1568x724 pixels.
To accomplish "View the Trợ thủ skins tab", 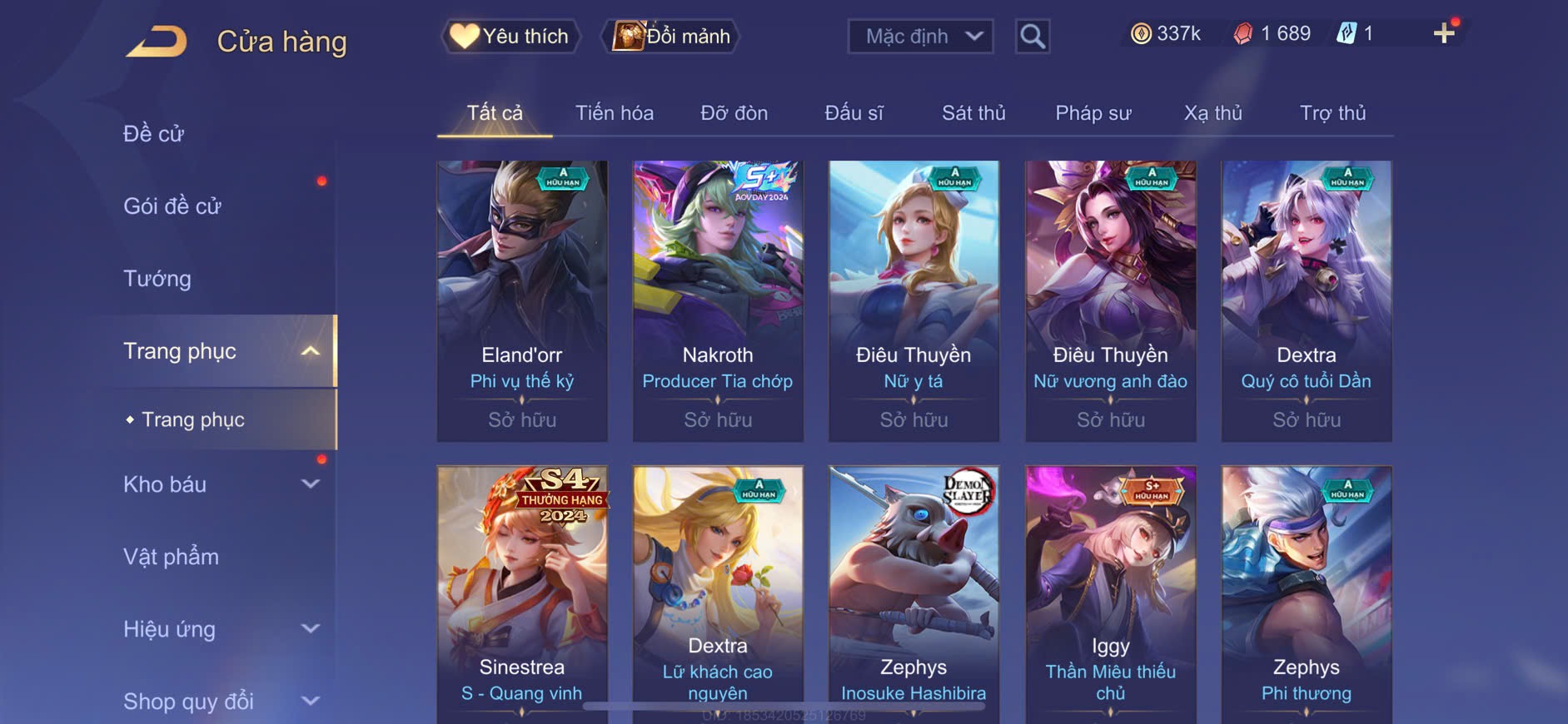I will pyautogui.click(x=1332, y=113).
